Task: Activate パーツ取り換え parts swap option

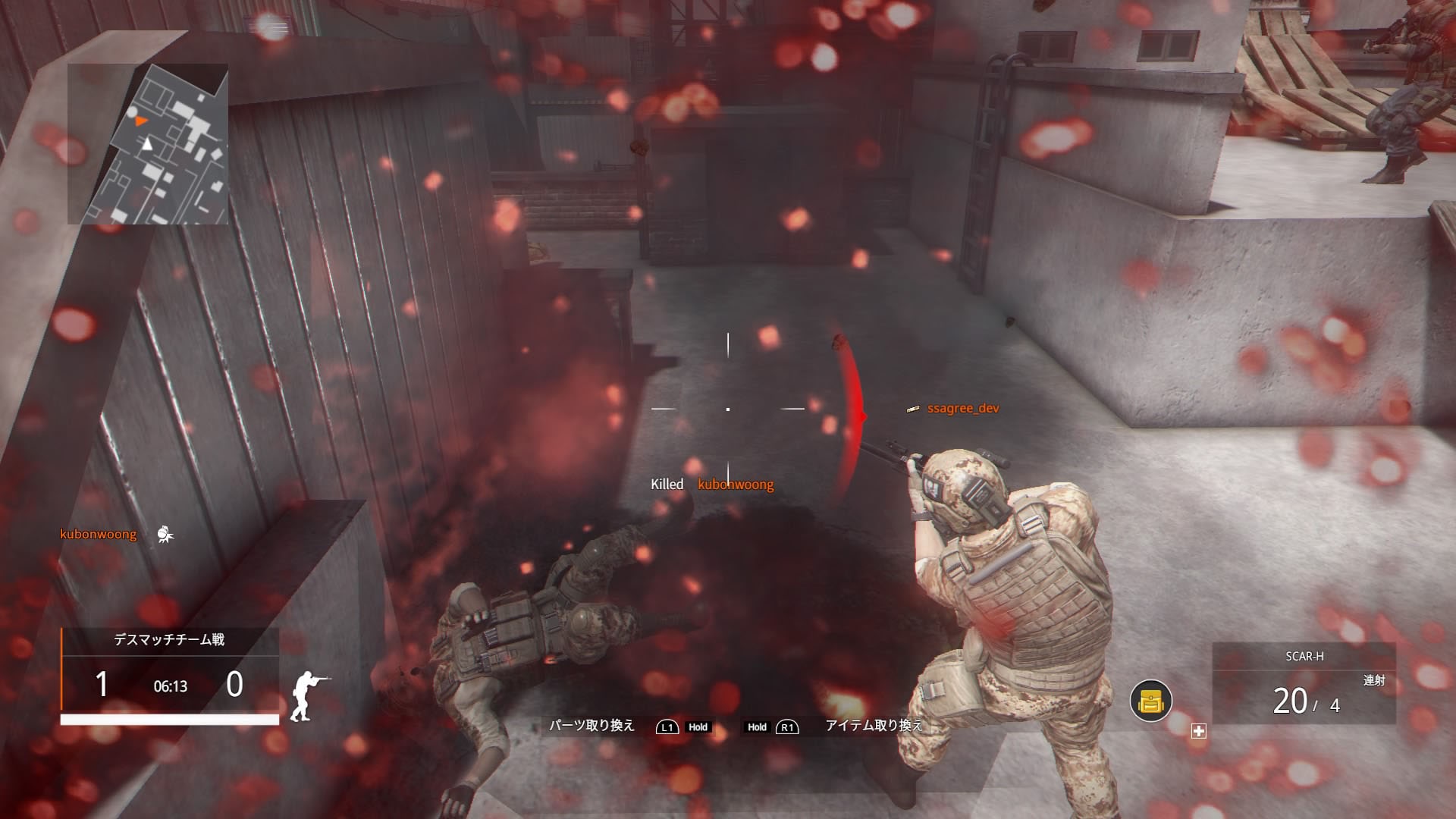Action: click(x=591, y=726)
